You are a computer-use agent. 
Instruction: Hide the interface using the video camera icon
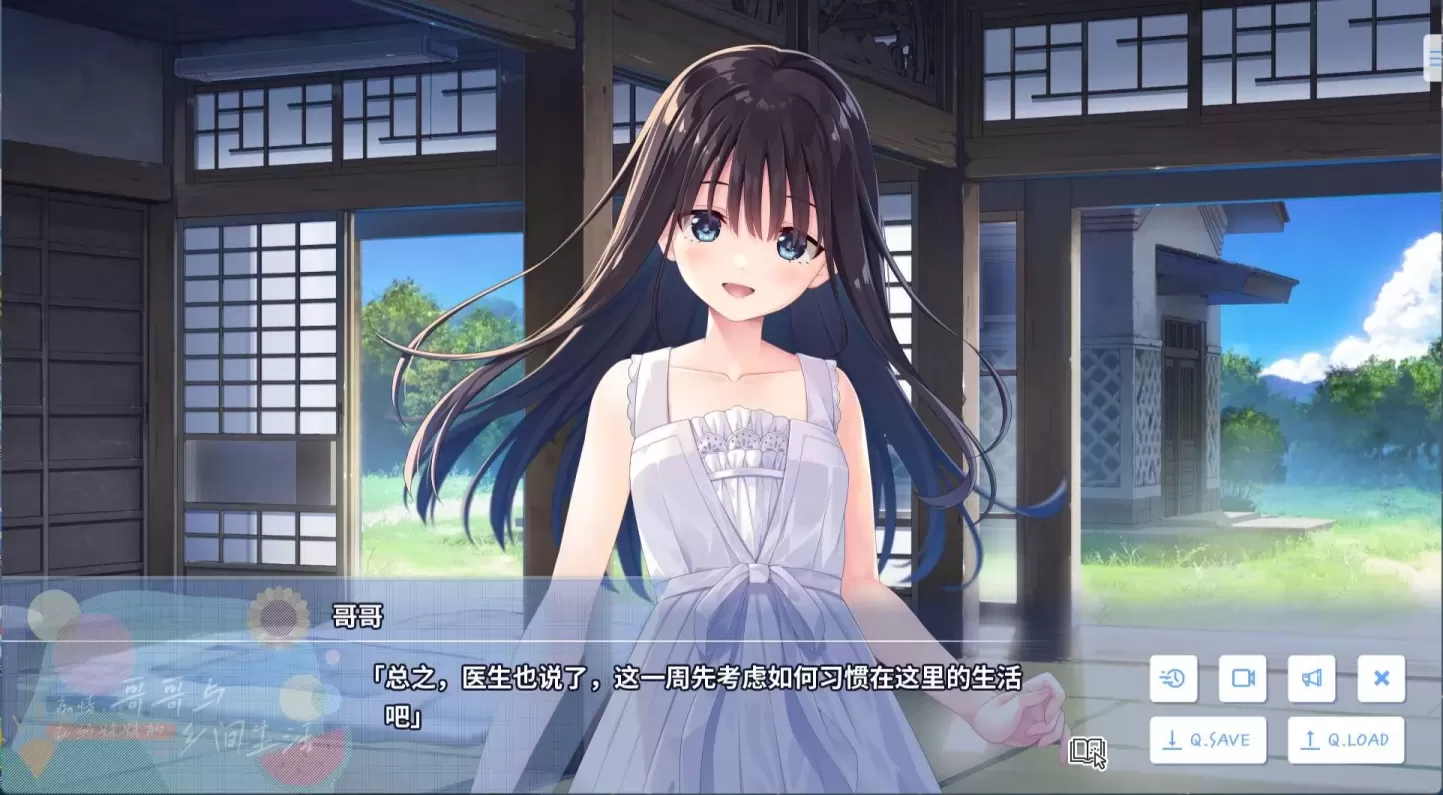click(x=1242, y=679)
